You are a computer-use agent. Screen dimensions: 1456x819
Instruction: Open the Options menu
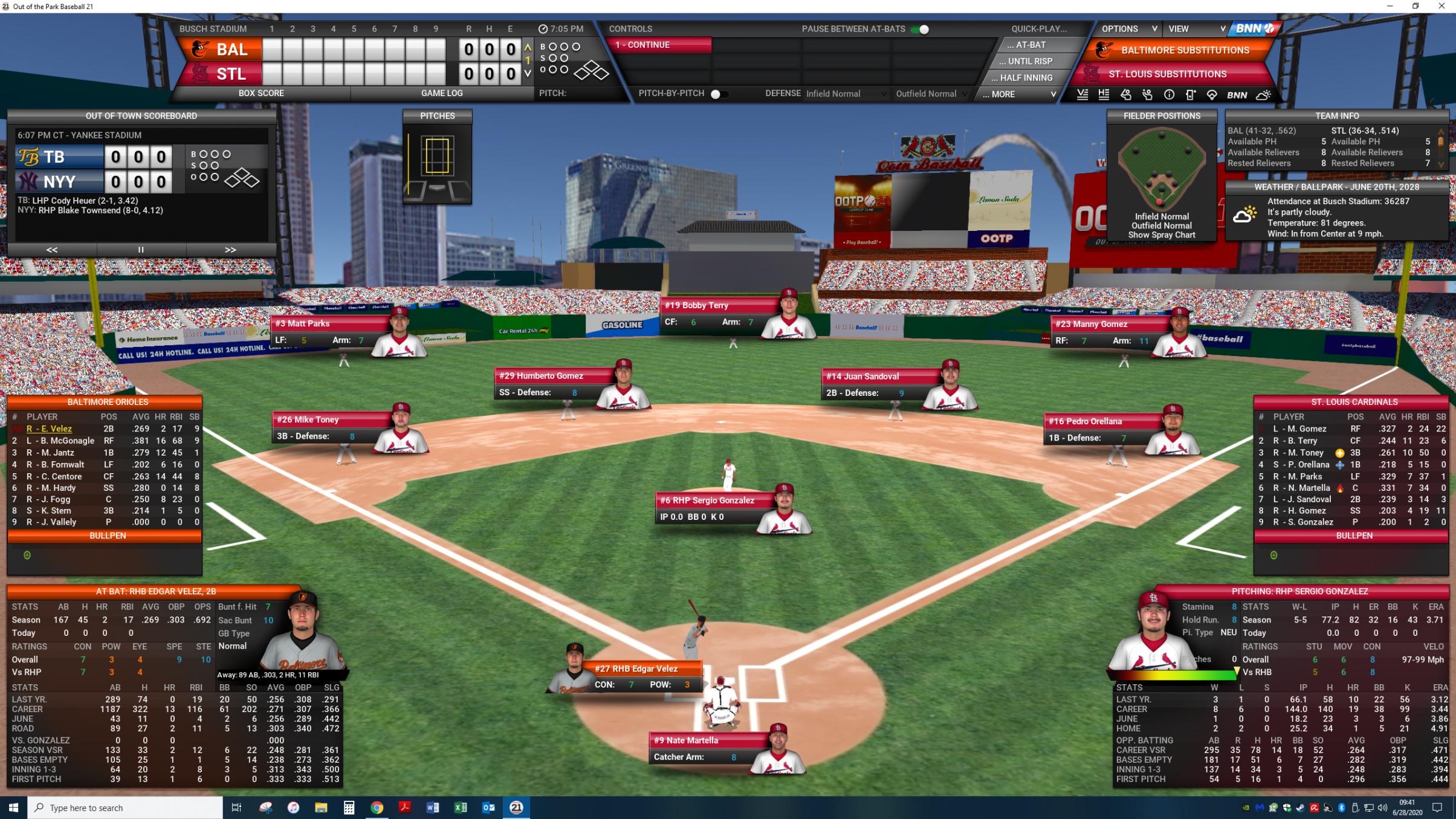tap(1128, 29)
